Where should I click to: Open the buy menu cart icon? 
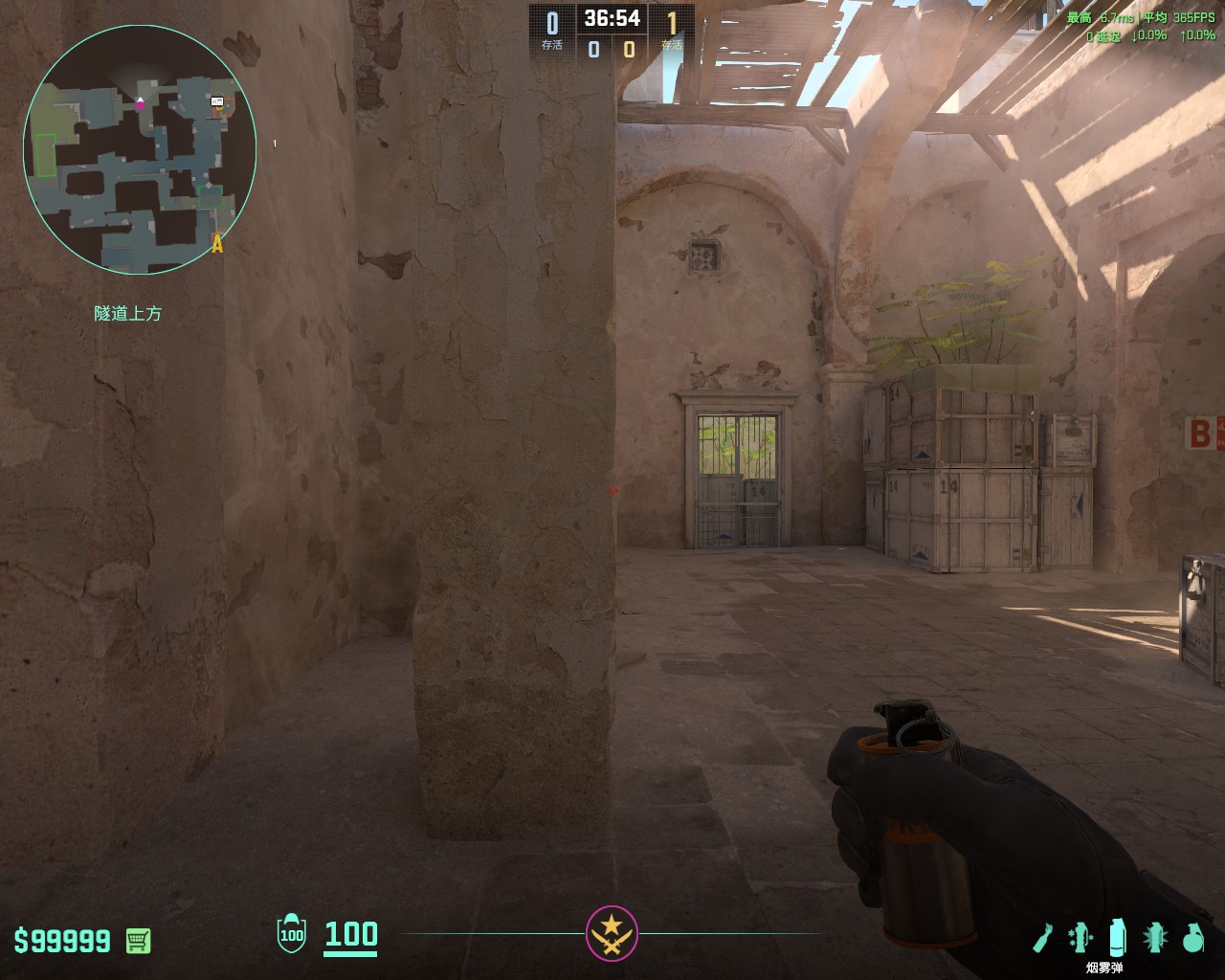tap(138, 940)
